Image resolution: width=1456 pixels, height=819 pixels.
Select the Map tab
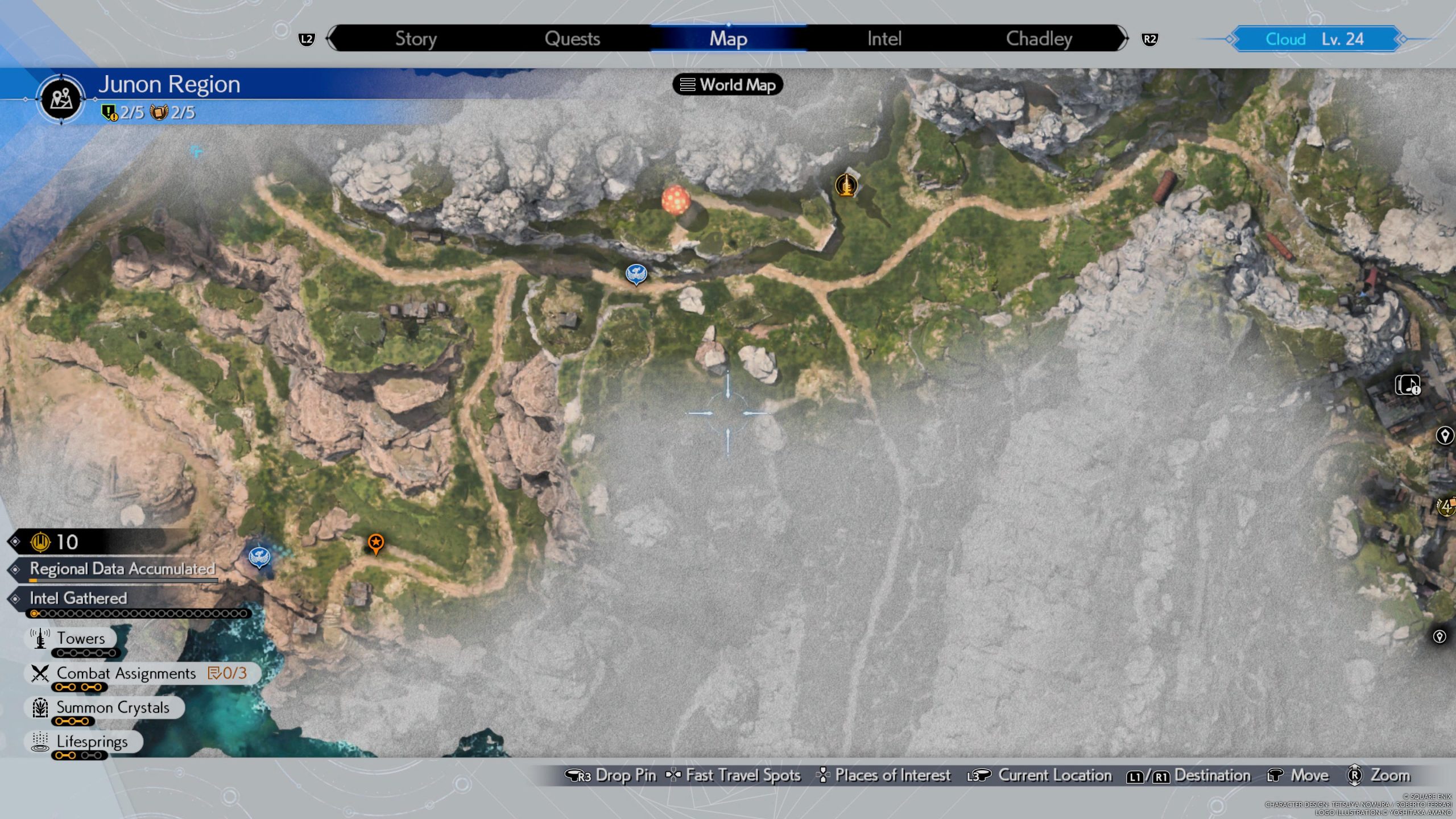[728, 39]
